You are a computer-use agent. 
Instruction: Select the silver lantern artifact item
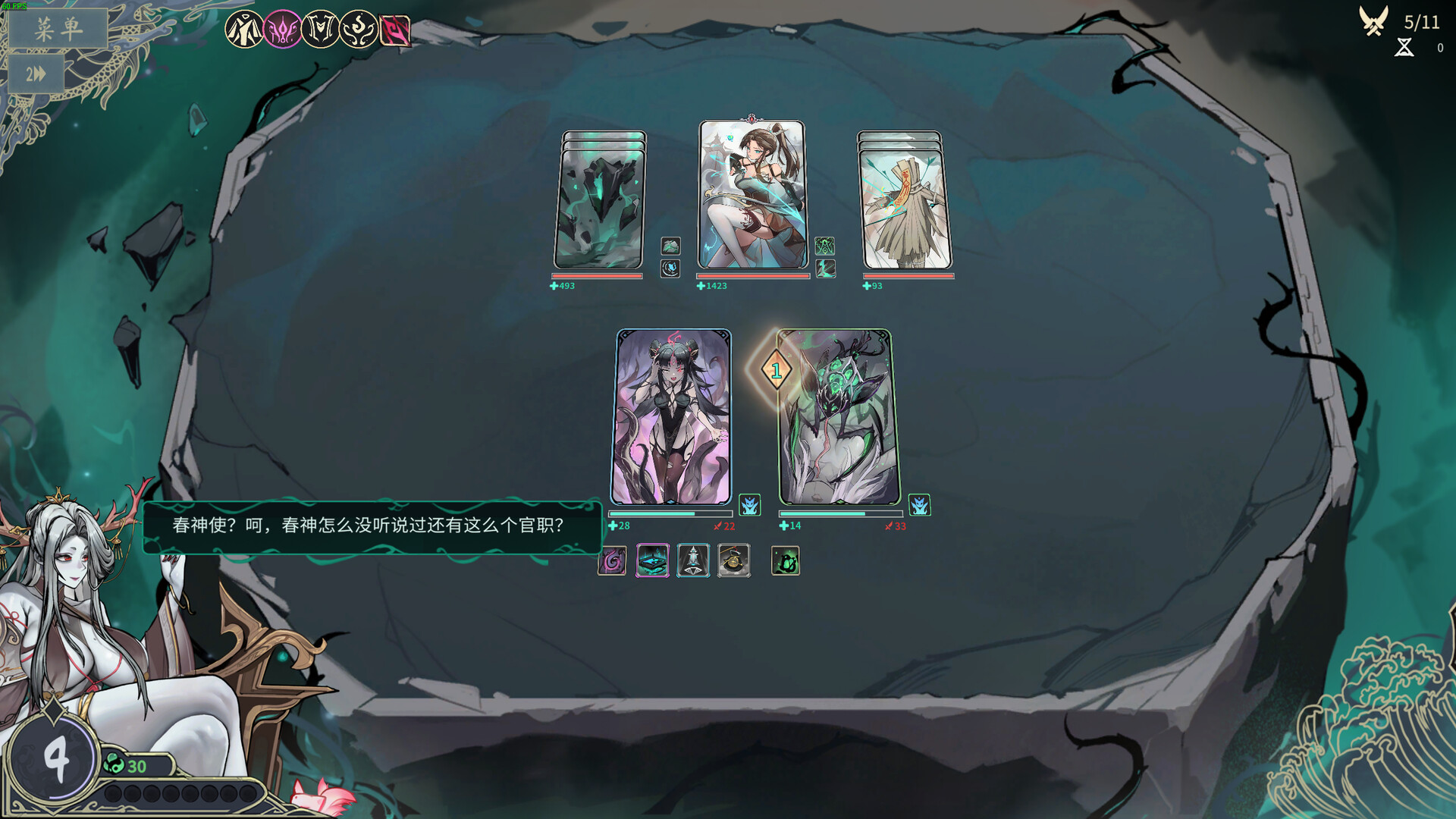coord(693,562)
